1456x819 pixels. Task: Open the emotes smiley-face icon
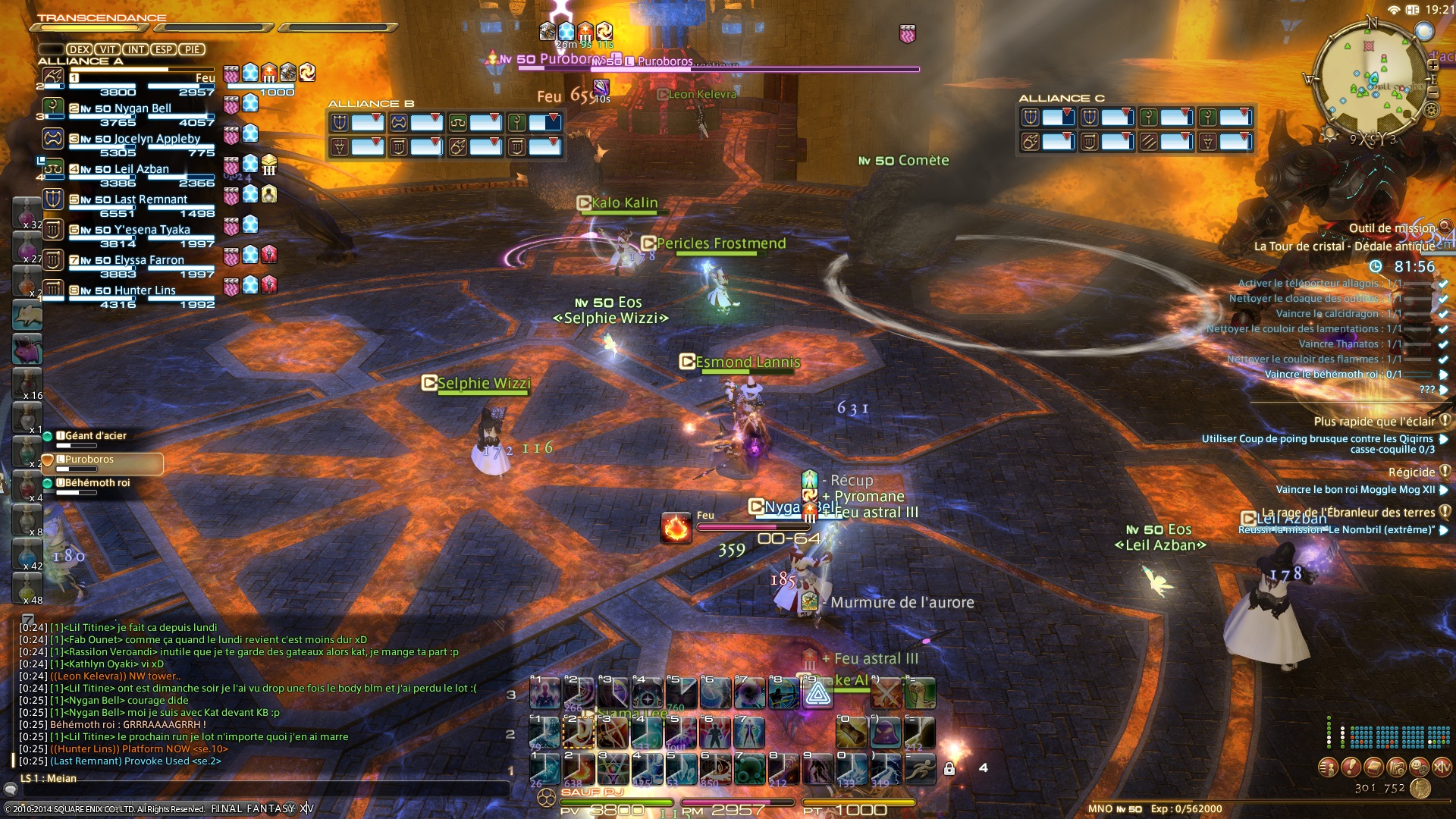click(x=1418, y=767)
